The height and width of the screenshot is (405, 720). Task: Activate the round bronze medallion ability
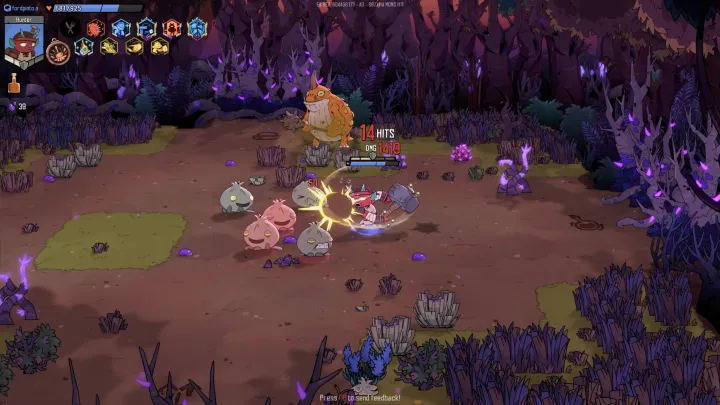pos(58,49)
